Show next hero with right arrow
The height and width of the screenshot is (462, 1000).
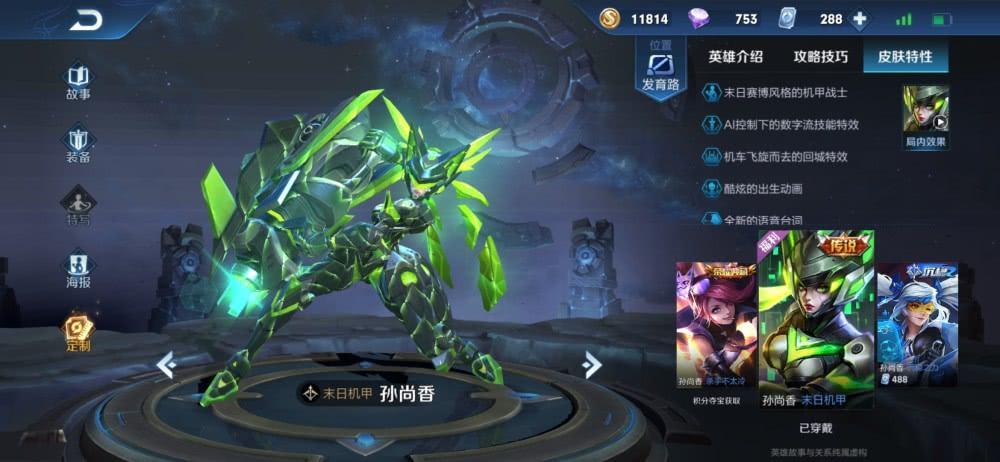[592, 365]
